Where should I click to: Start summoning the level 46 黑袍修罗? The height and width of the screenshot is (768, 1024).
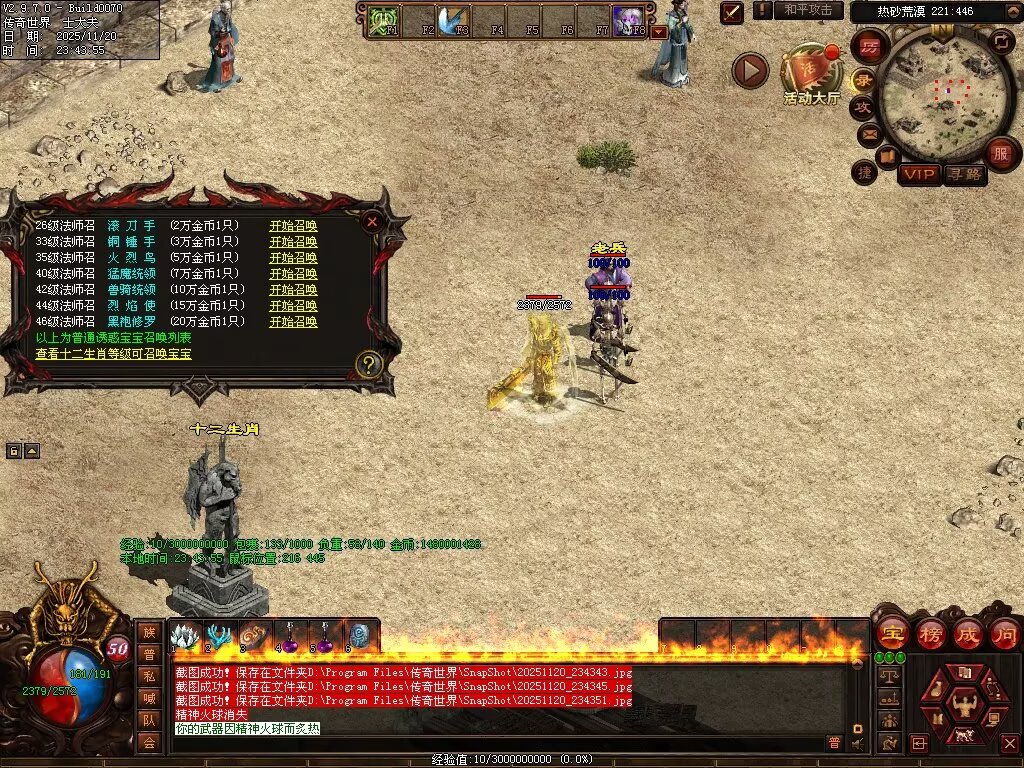293,322
